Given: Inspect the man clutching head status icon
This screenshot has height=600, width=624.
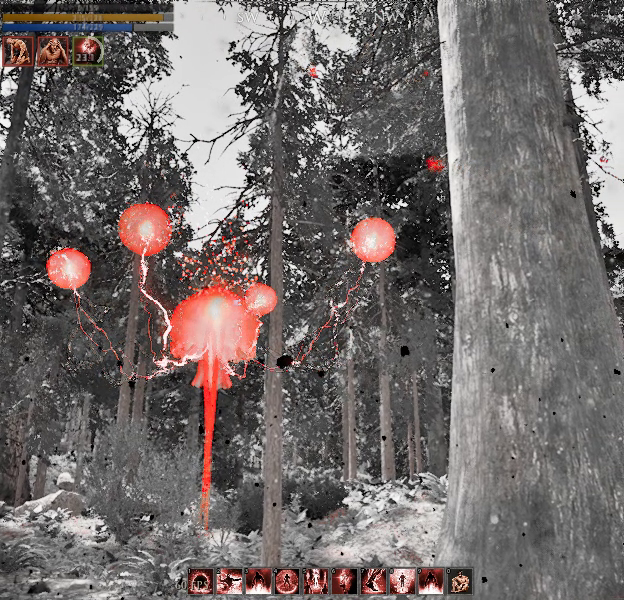Looking at the screenshot, I should tap(53, 50).
